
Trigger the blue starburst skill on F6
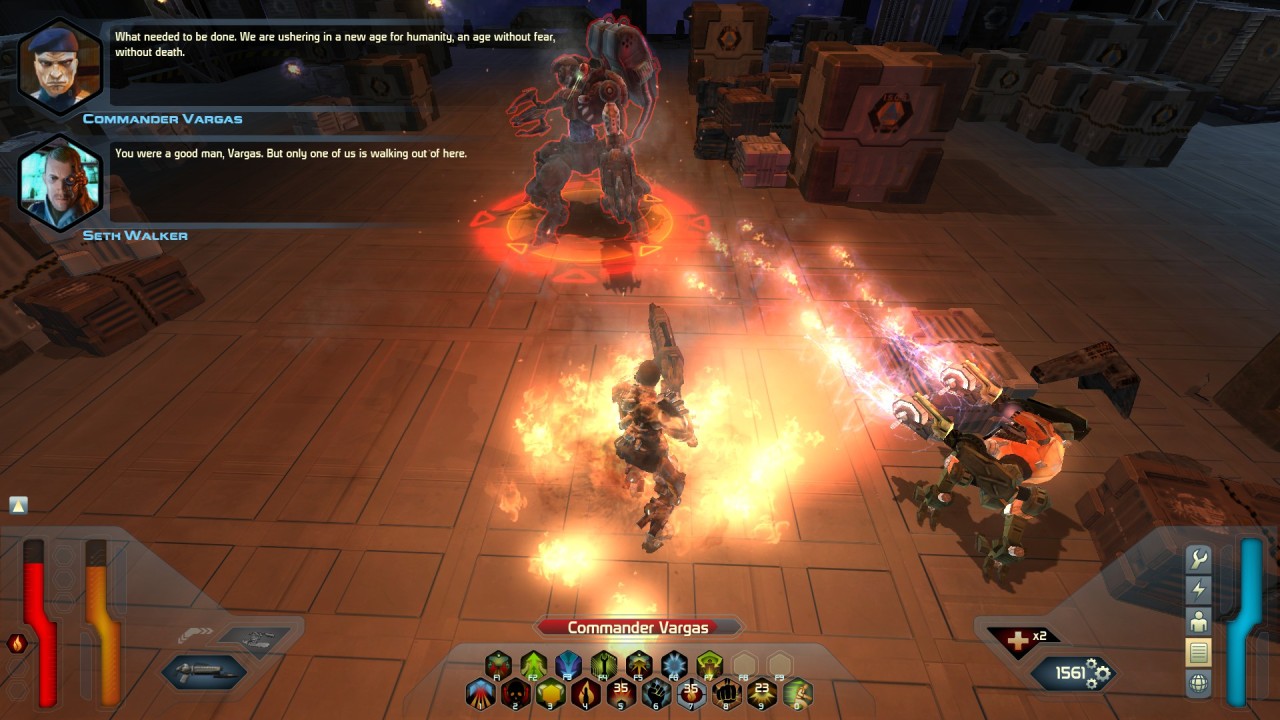pos(674,664)
